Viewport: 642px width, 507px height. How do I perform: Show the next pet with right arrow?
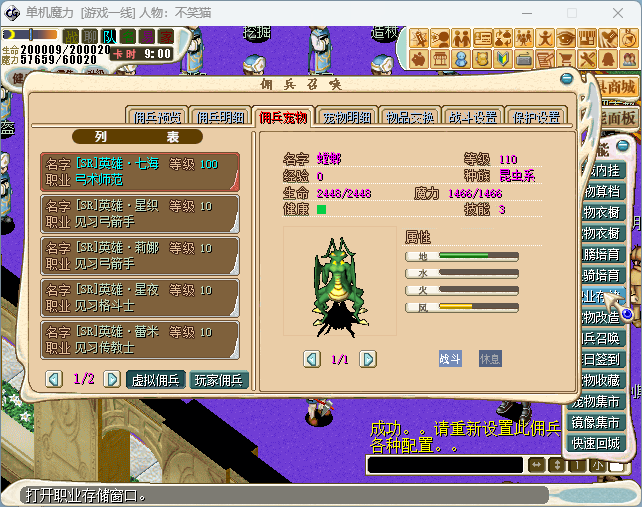368,358
